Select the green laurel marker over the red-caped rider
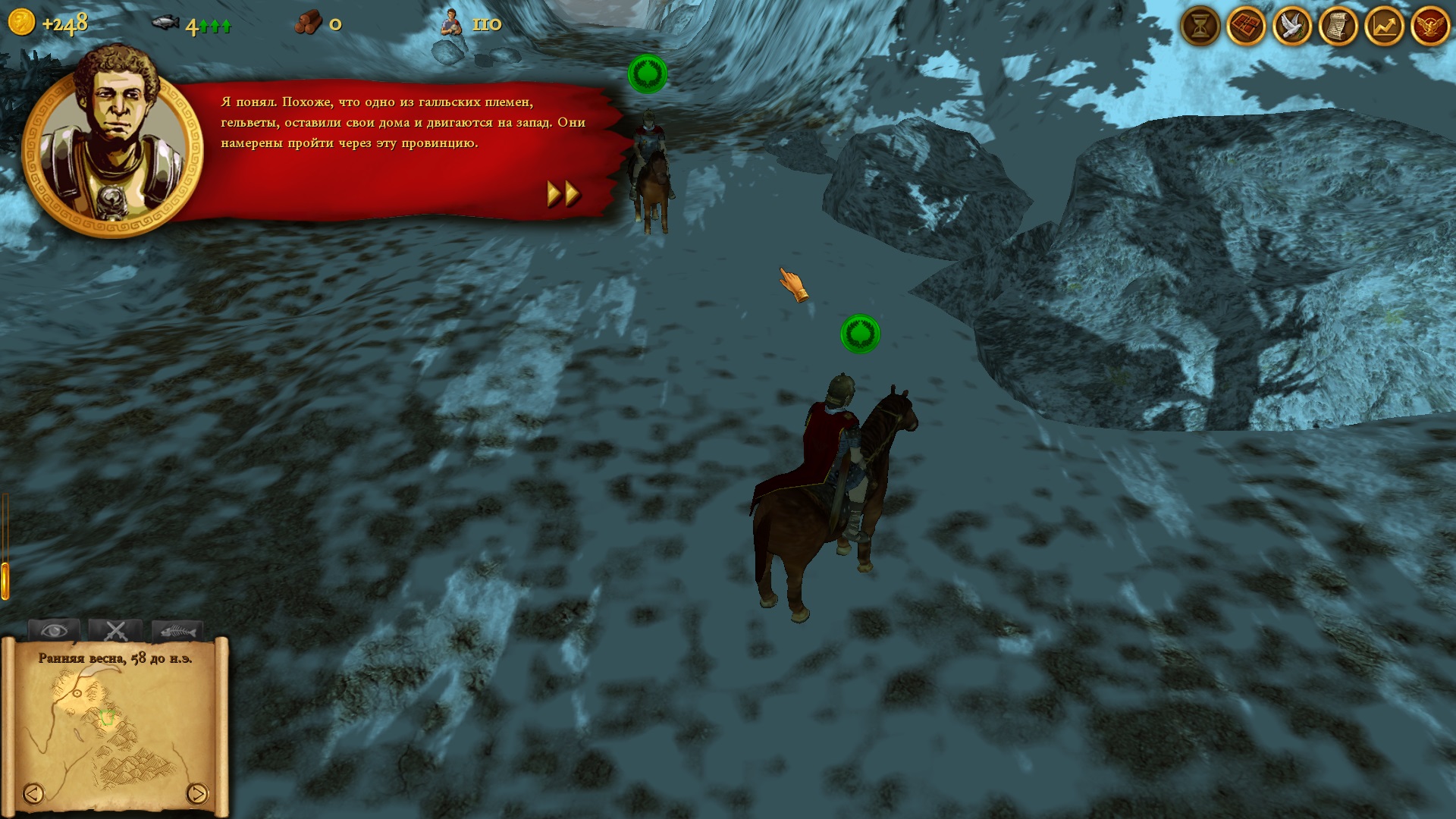Screen dimensions: 1456x819 tap(860, 334)
